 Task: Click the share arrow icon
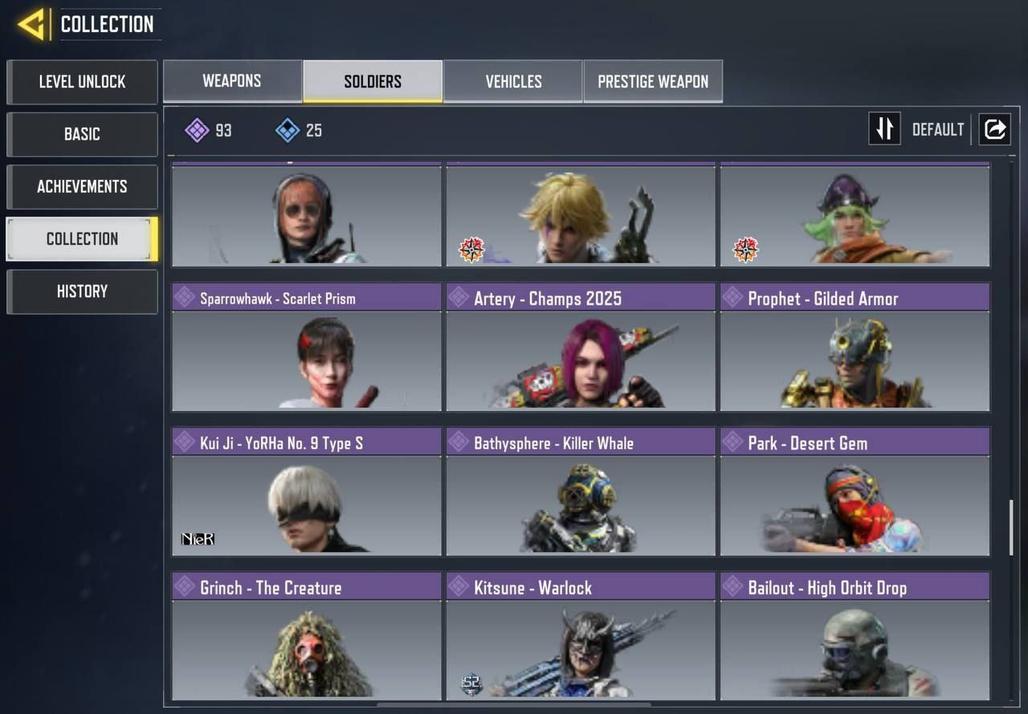(x=994, y=129)
